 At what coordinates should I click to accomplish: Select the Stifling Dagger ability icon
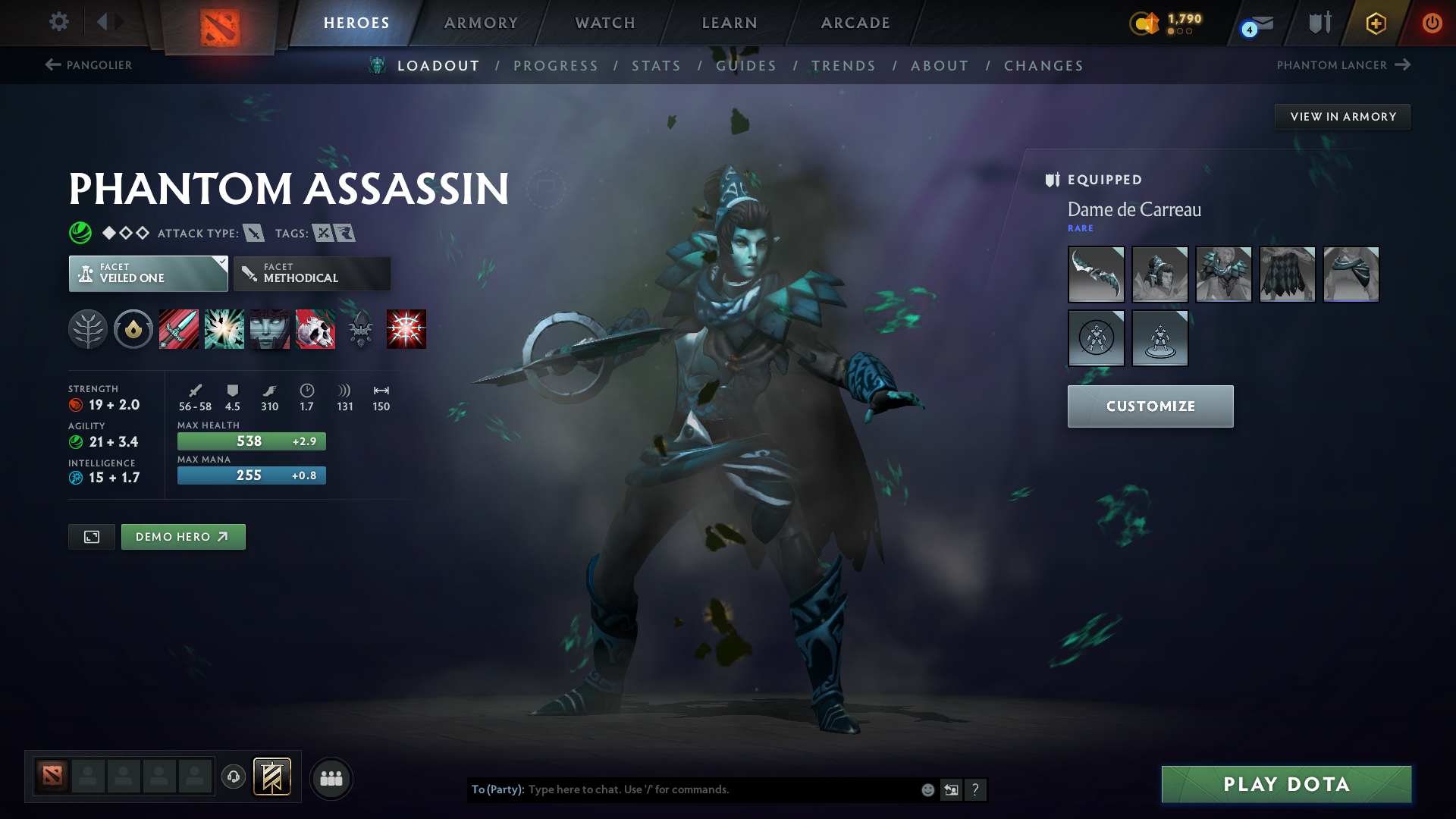179,329
